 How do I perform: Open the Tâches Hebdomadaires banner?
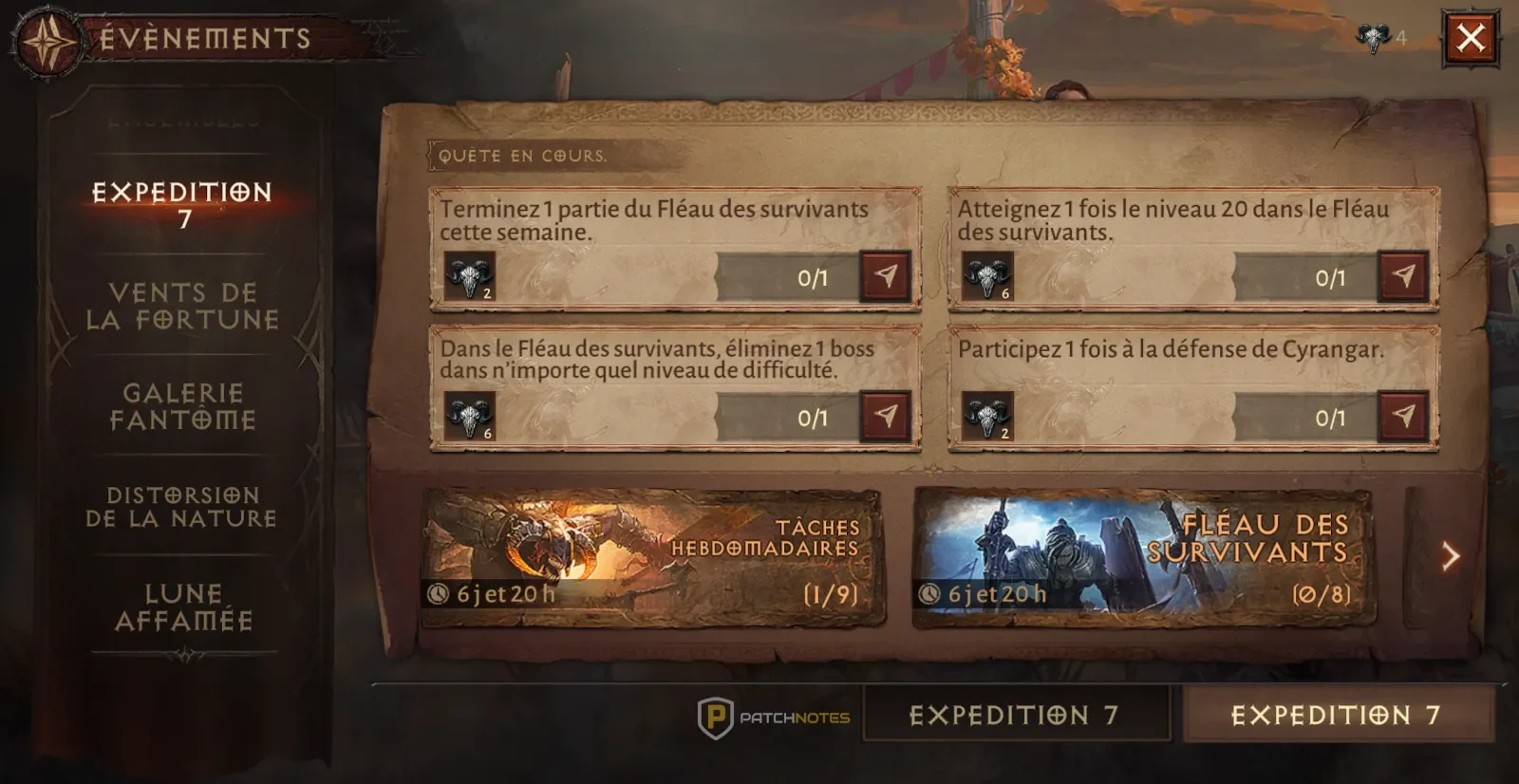tap(652, 558)
